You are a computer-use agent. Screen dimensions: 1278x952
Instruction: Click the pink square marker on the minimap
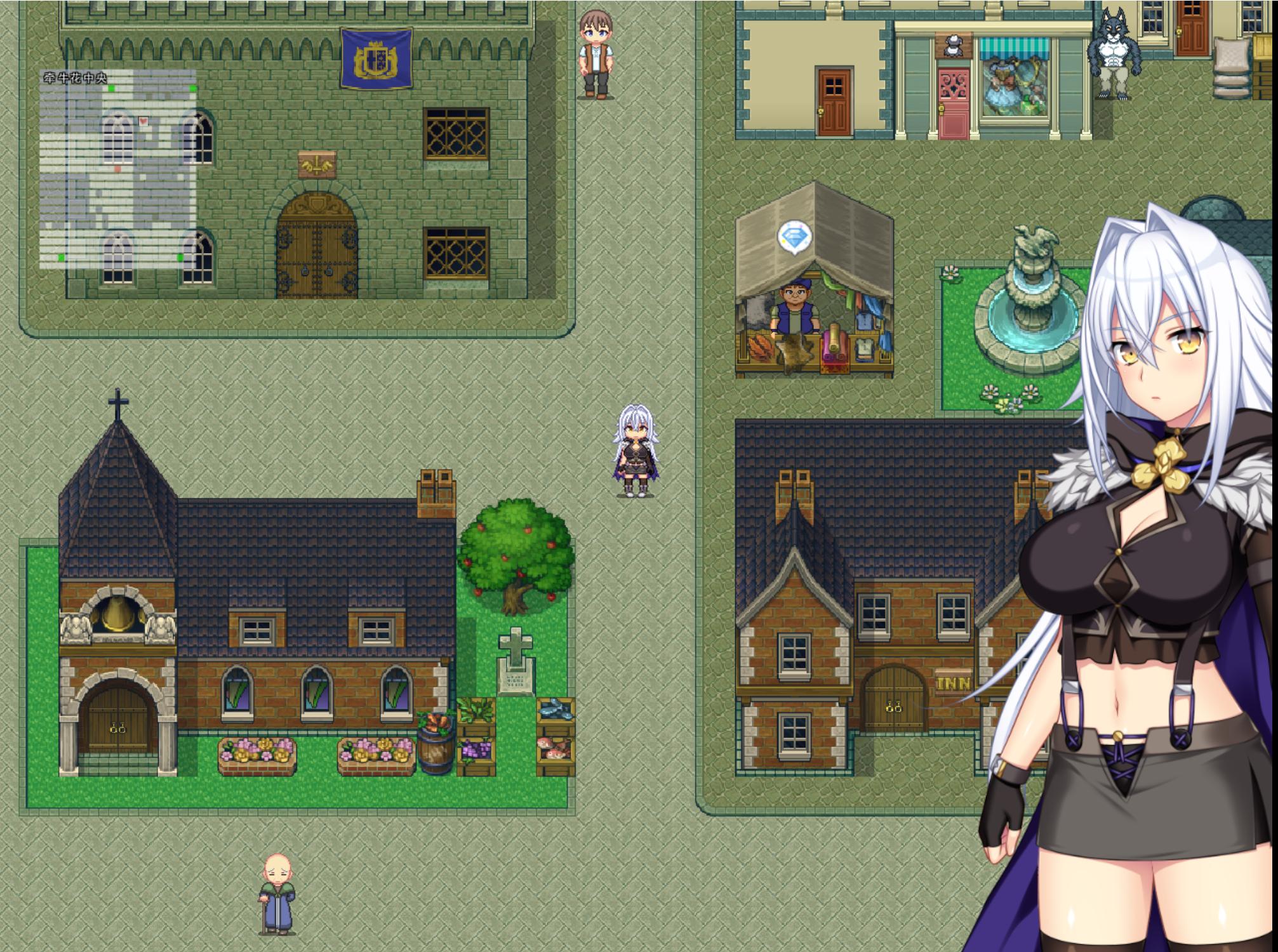pyautogui.click(x=117, y=169)
